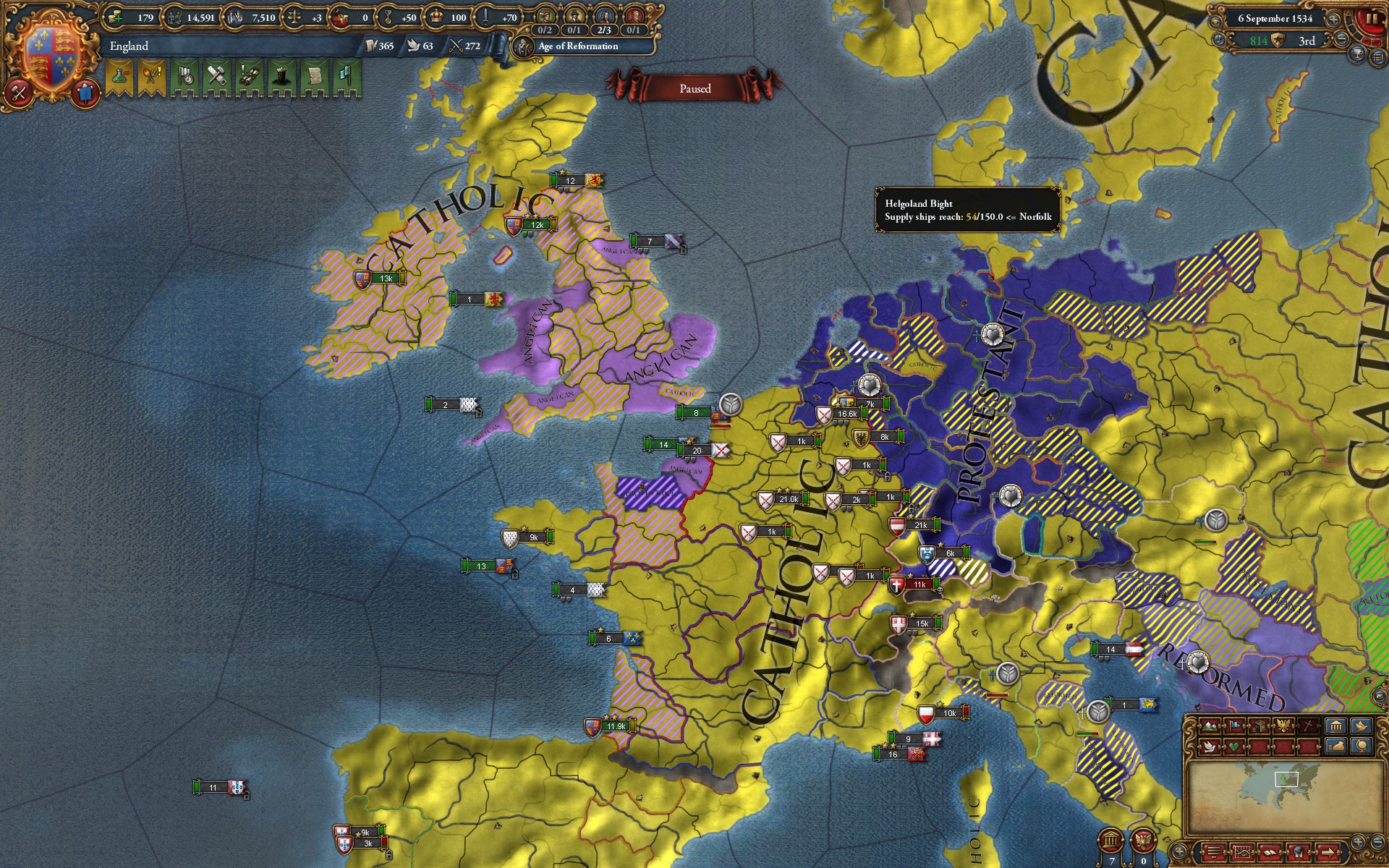This screenshot has width=1389, height=868.
Task: Increase game speed with plus button
Action: [1333, 20]
